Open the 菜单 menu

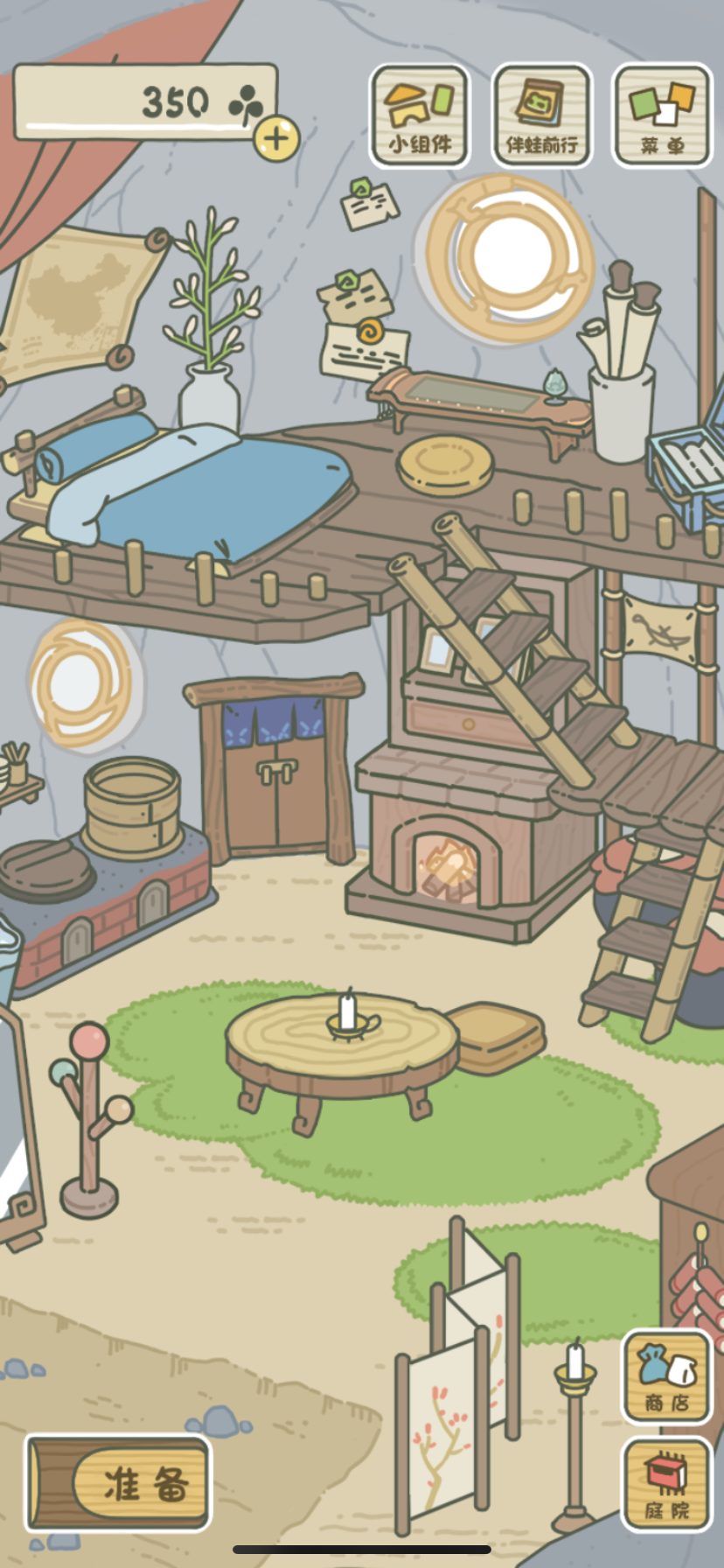[x=662, y=115]
